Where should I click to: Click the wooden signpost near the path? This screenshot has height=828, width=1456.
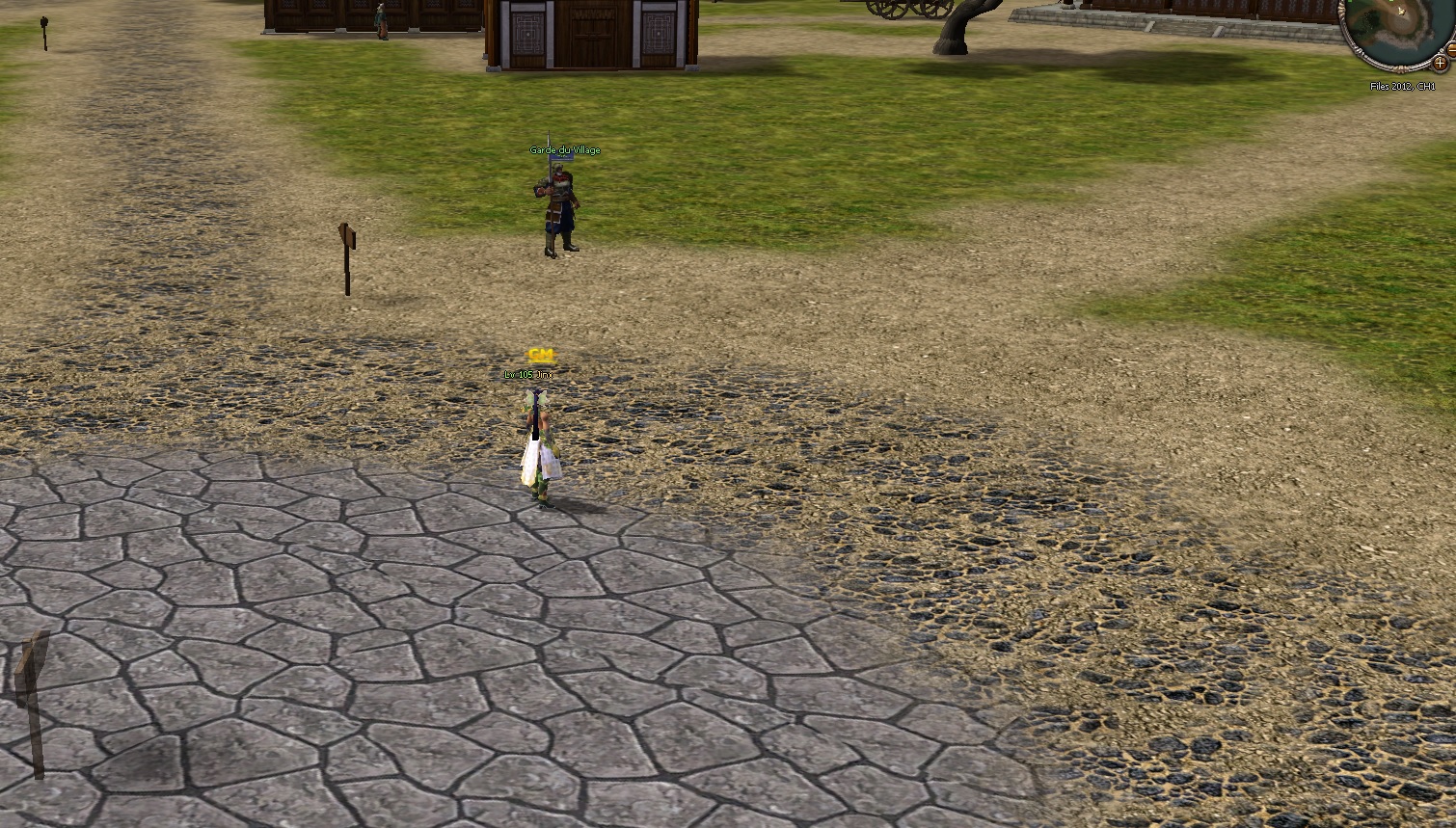pyautogui.click(x=347, y=255)
